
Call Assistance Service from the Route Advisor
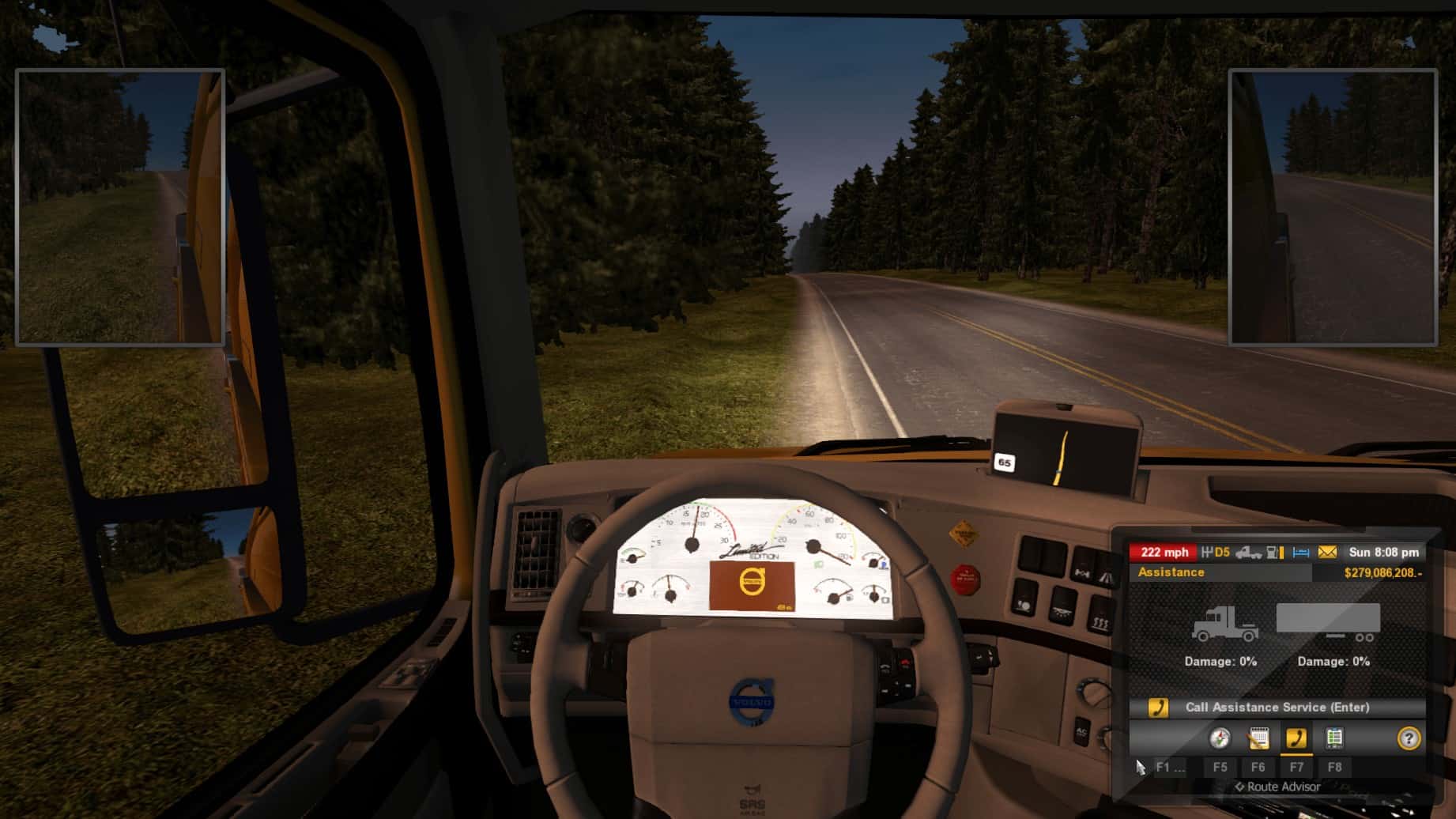(x=1277, y=708)
